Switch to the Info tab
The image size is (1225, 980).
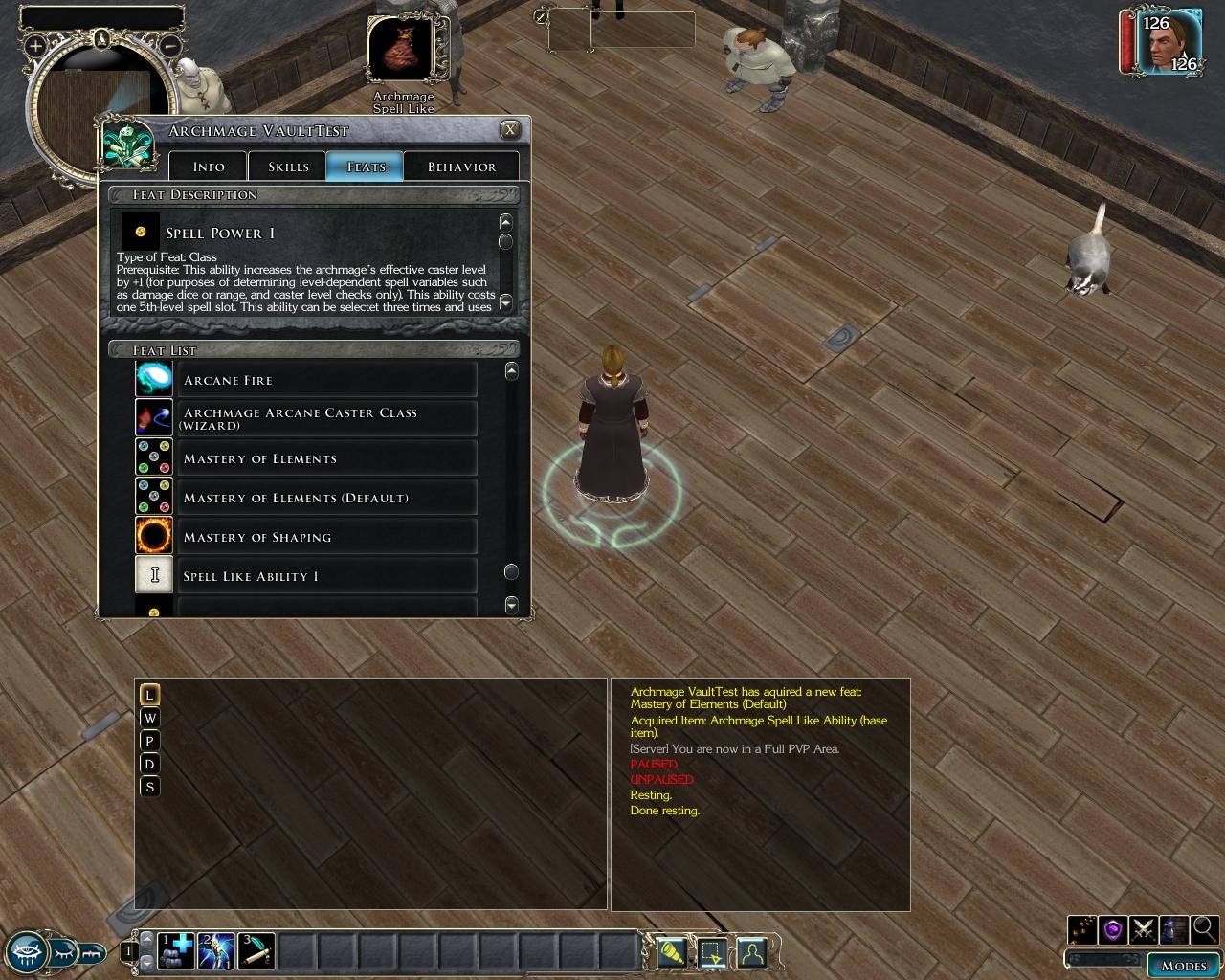coord(208,167)
